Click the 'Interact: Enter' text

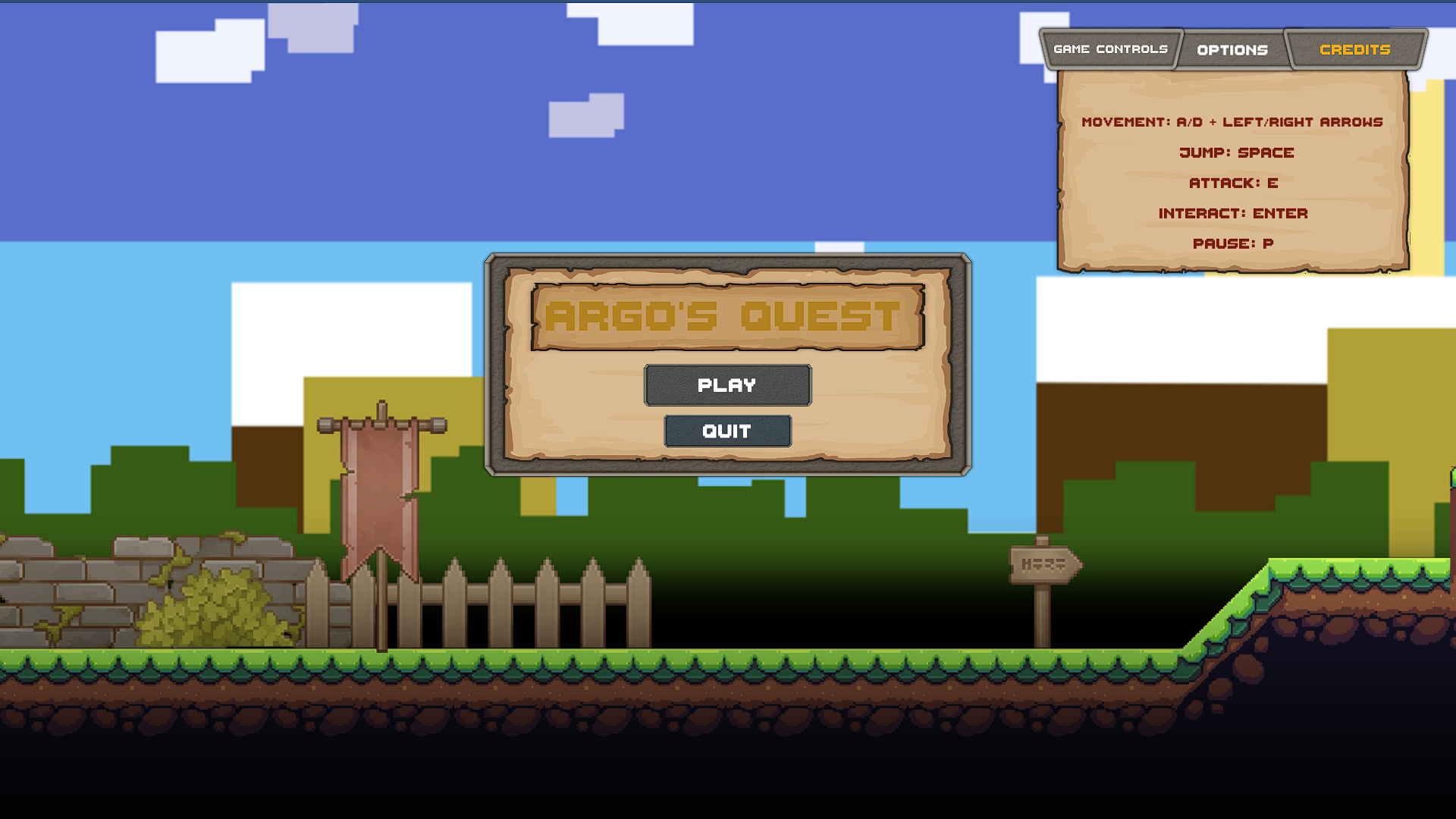[x=1233, y=213]
